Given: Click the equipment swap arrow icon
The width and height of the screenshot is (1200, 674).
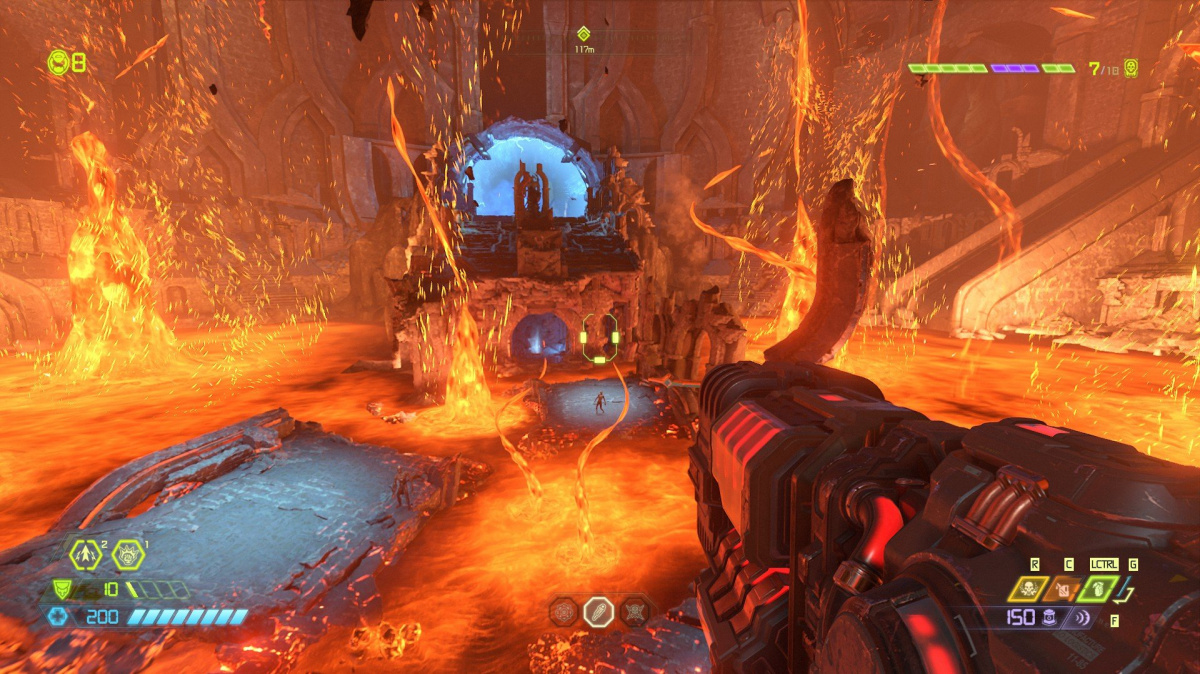Looking at the screenshot, I should click(1127, 596).
